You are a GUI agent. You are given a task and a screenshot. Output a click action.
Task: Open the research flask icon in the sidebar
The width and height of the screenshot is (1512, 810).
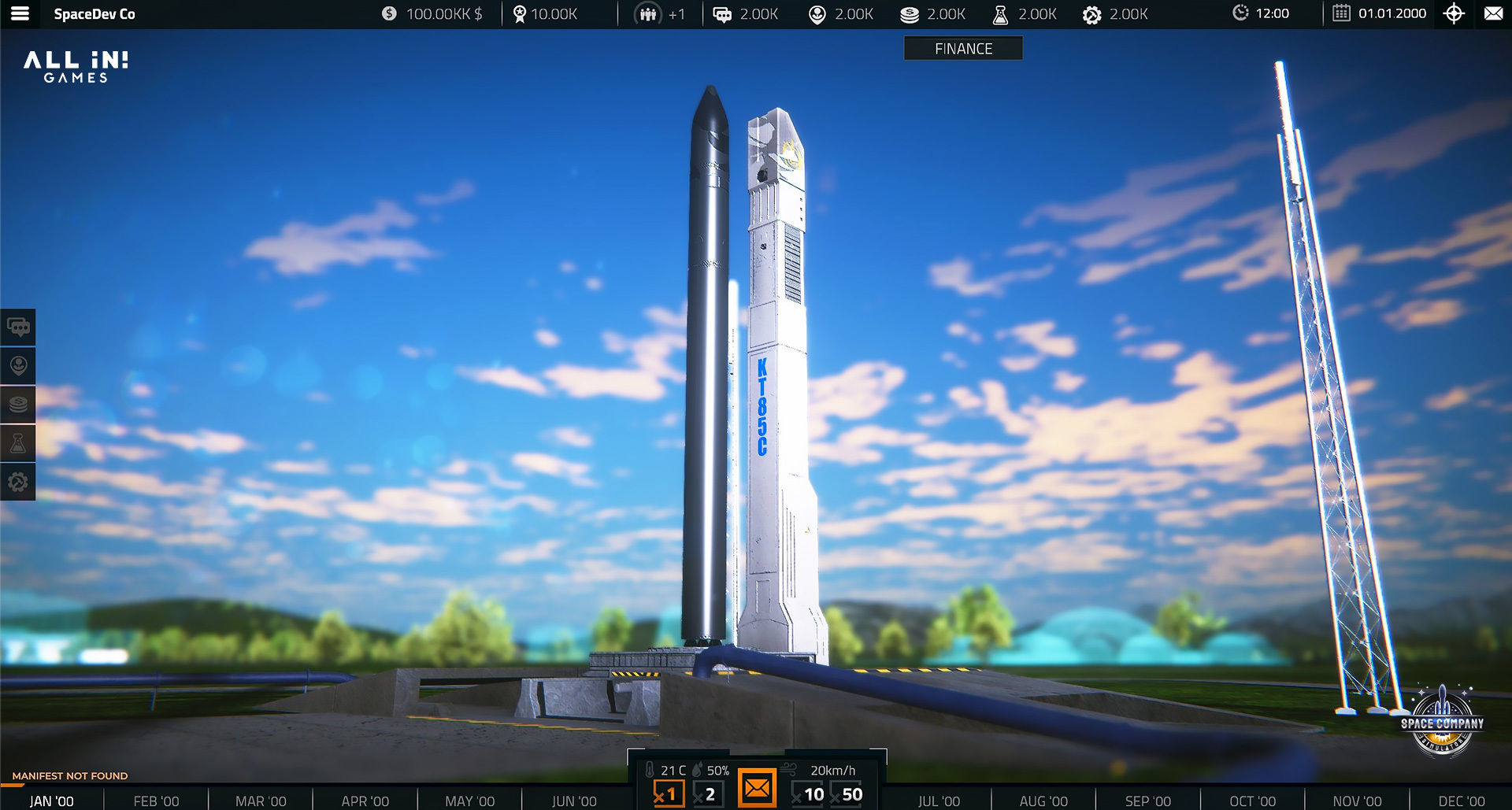(19, 442)
